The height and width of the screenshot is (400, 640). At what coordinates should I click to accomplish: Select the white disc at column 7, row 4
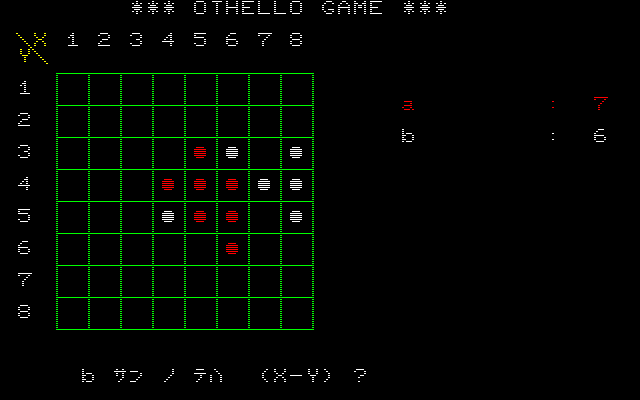tap(264, 184)
